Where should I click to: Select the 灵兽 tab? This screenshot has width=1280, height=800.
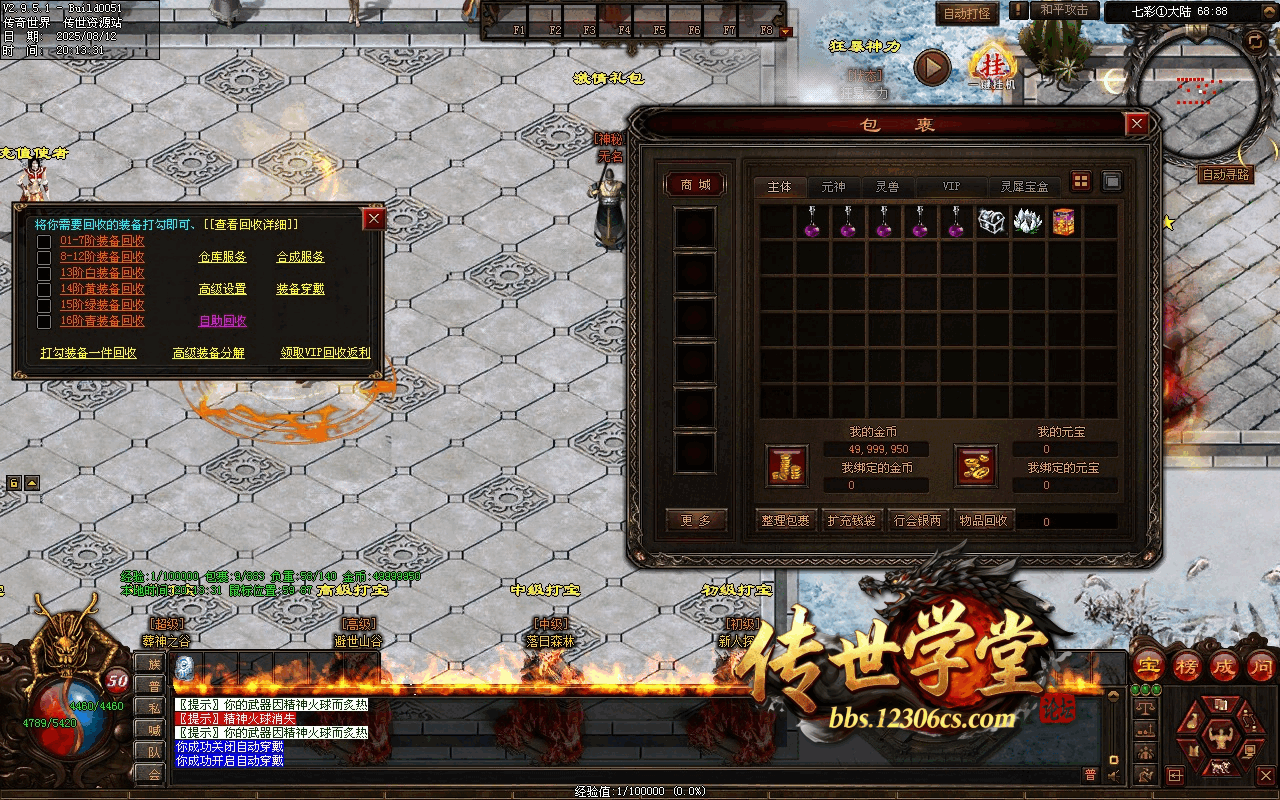pyautogui.click(x=887, y=187)
